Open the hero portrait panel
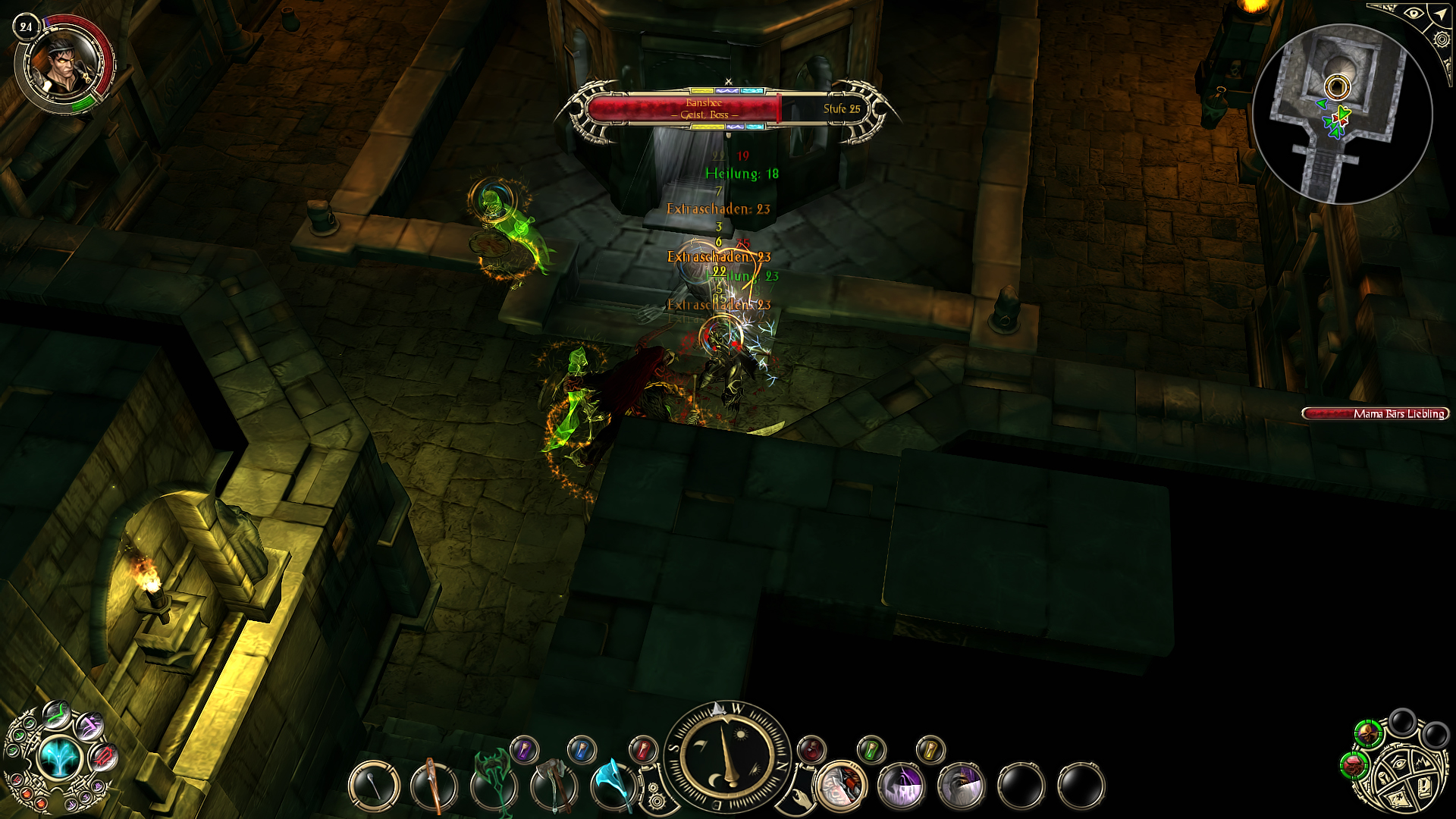 point(65,66)
